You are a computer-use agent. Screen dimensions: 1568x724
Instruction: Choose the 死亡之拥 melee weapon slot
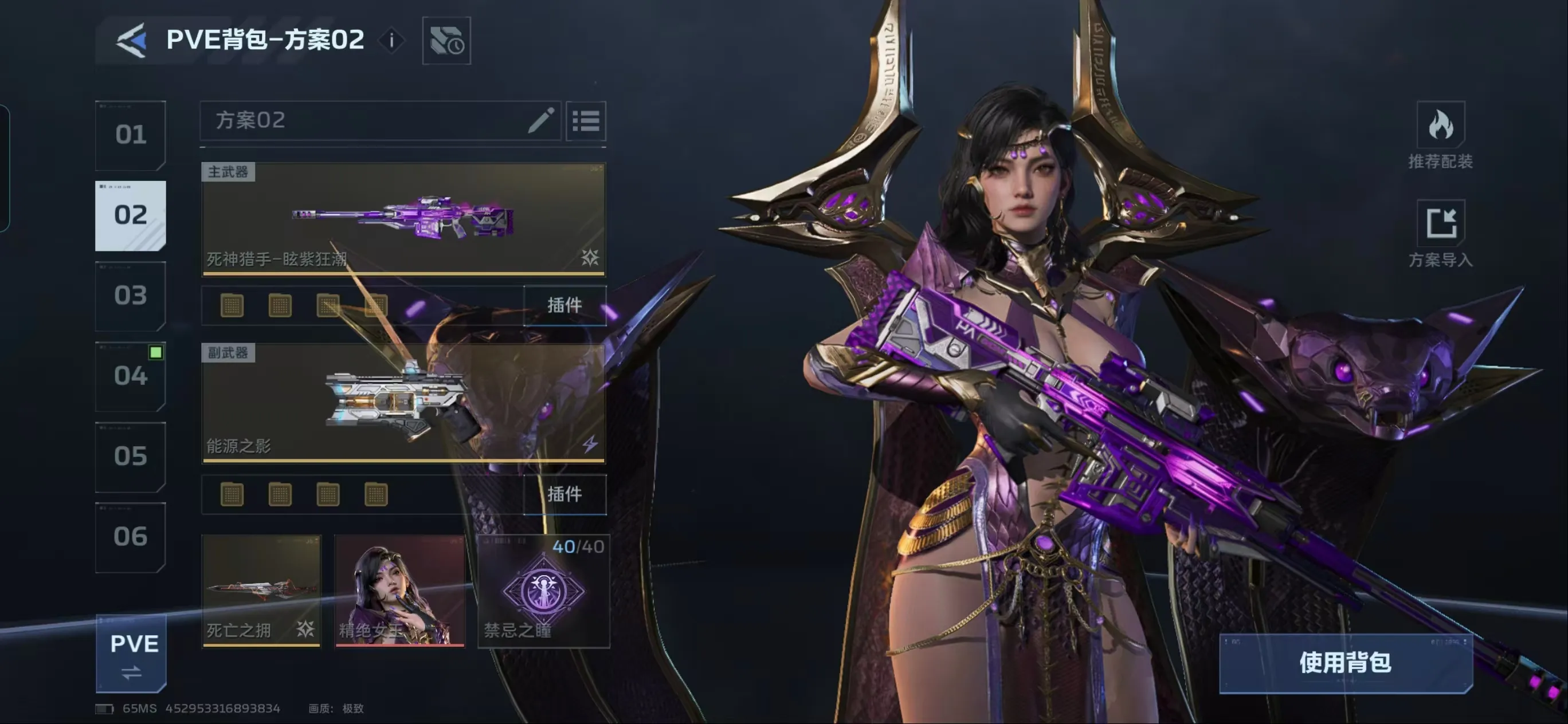(261, 590)
